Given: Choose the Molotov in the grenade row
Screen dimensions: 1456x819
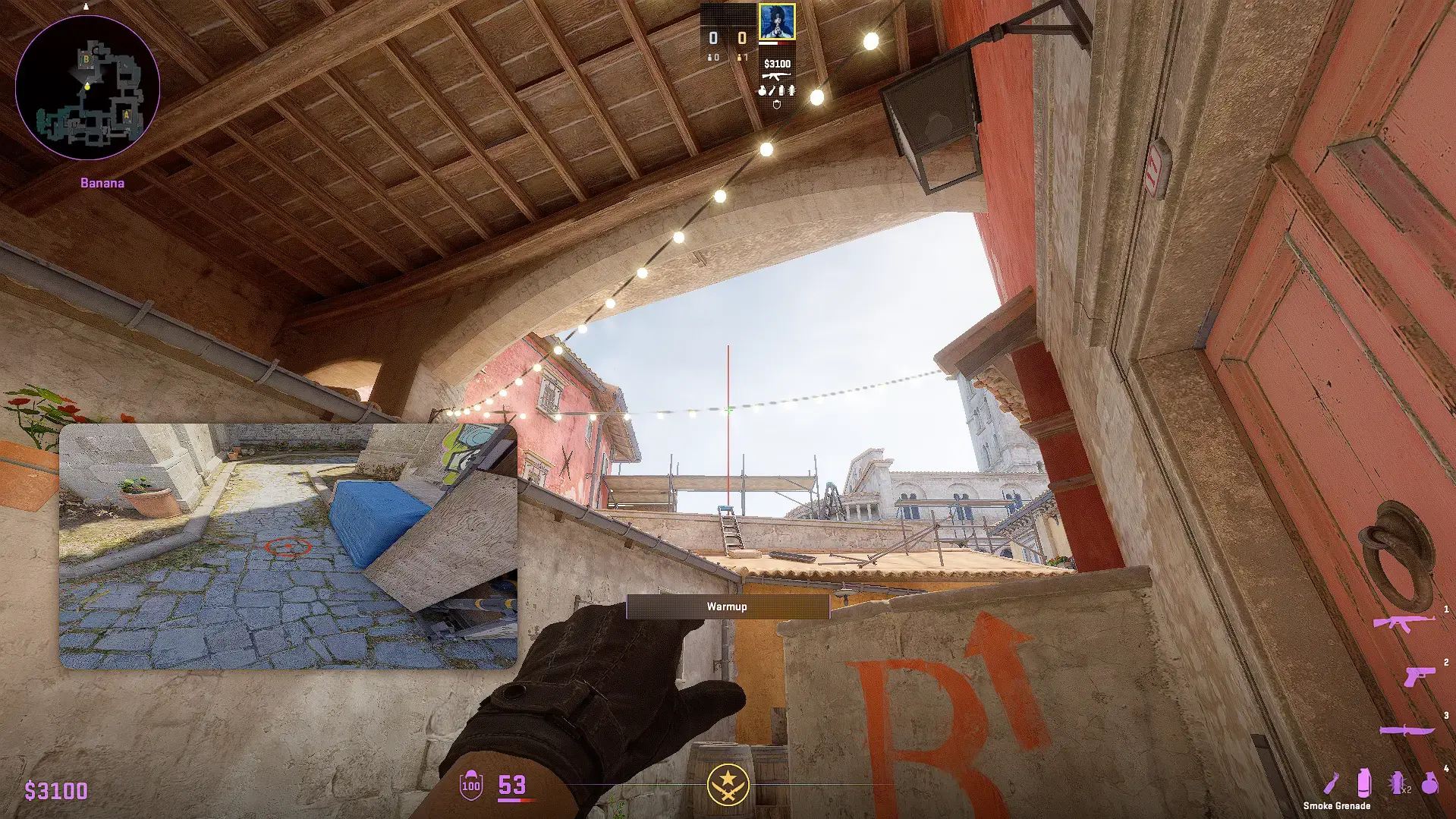Looking at the screenshot, I should coord(1332,783).
